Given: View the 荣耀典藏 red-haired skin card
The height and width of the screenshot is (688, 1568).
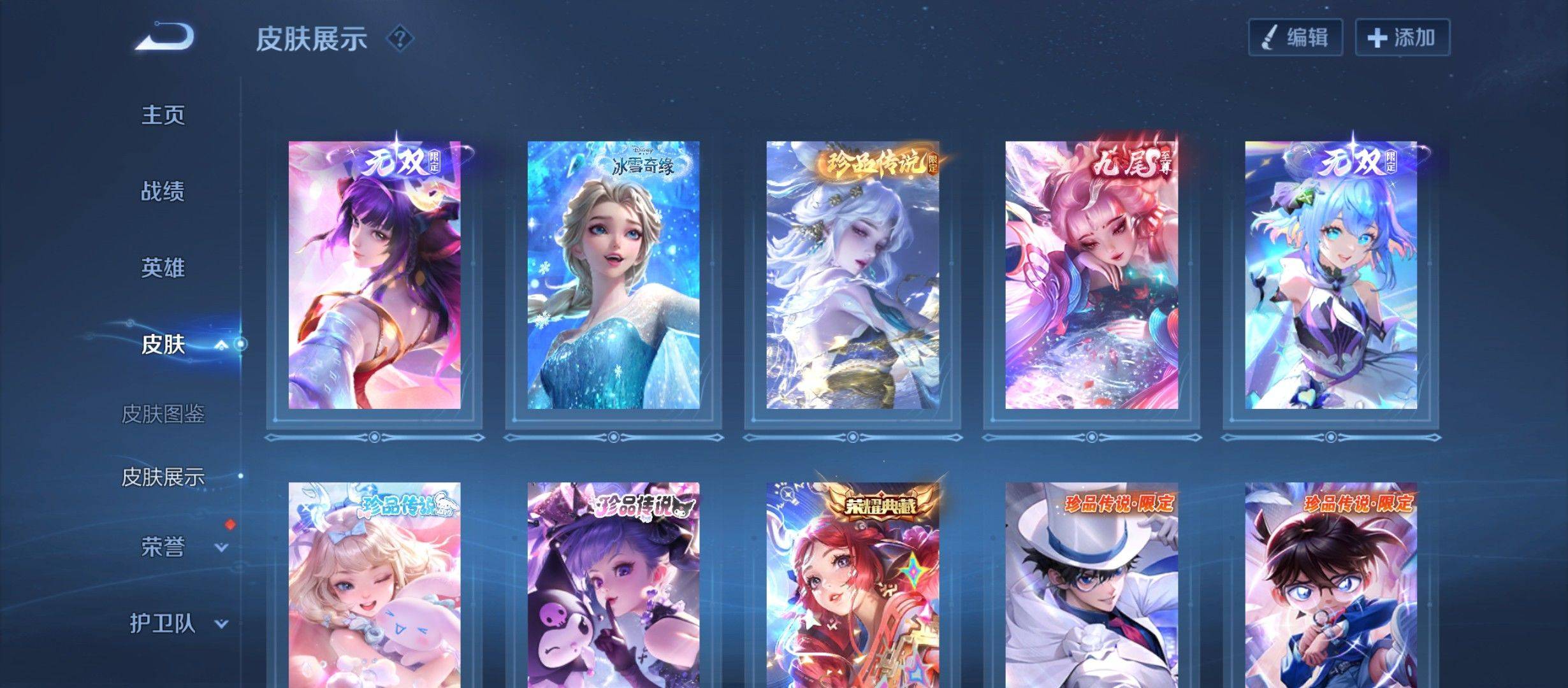Looking at the screenshot, I should point(852,586).
